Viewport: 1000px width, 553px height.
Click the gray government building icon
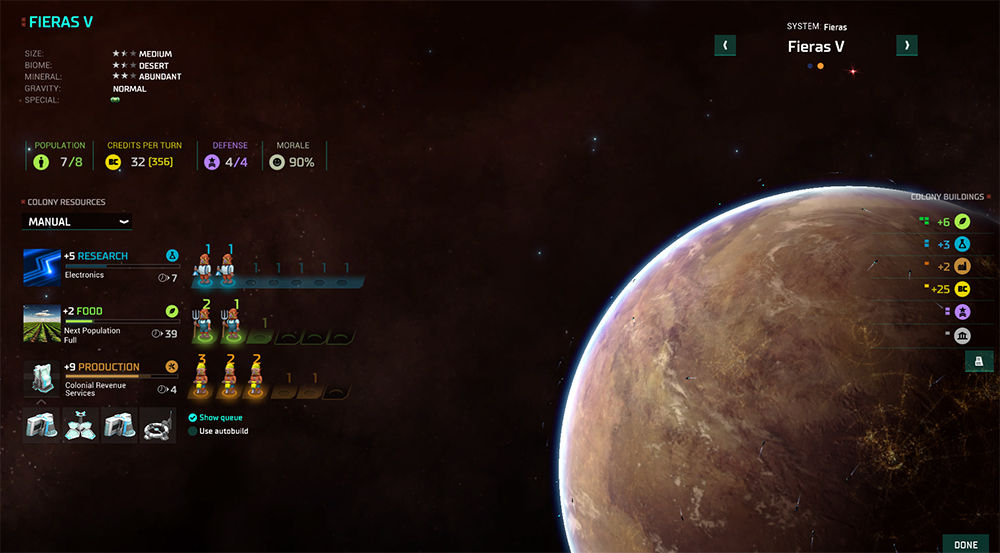pos(963,335)
